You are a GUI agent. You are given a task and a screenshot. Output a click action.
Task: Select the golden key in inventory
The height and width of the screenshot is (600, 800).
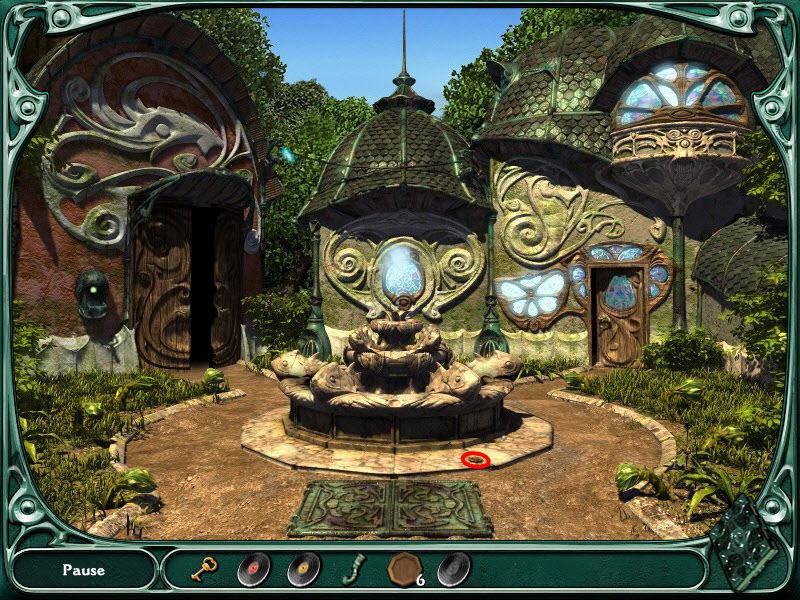pyautogui.click(x=205, y=570)
